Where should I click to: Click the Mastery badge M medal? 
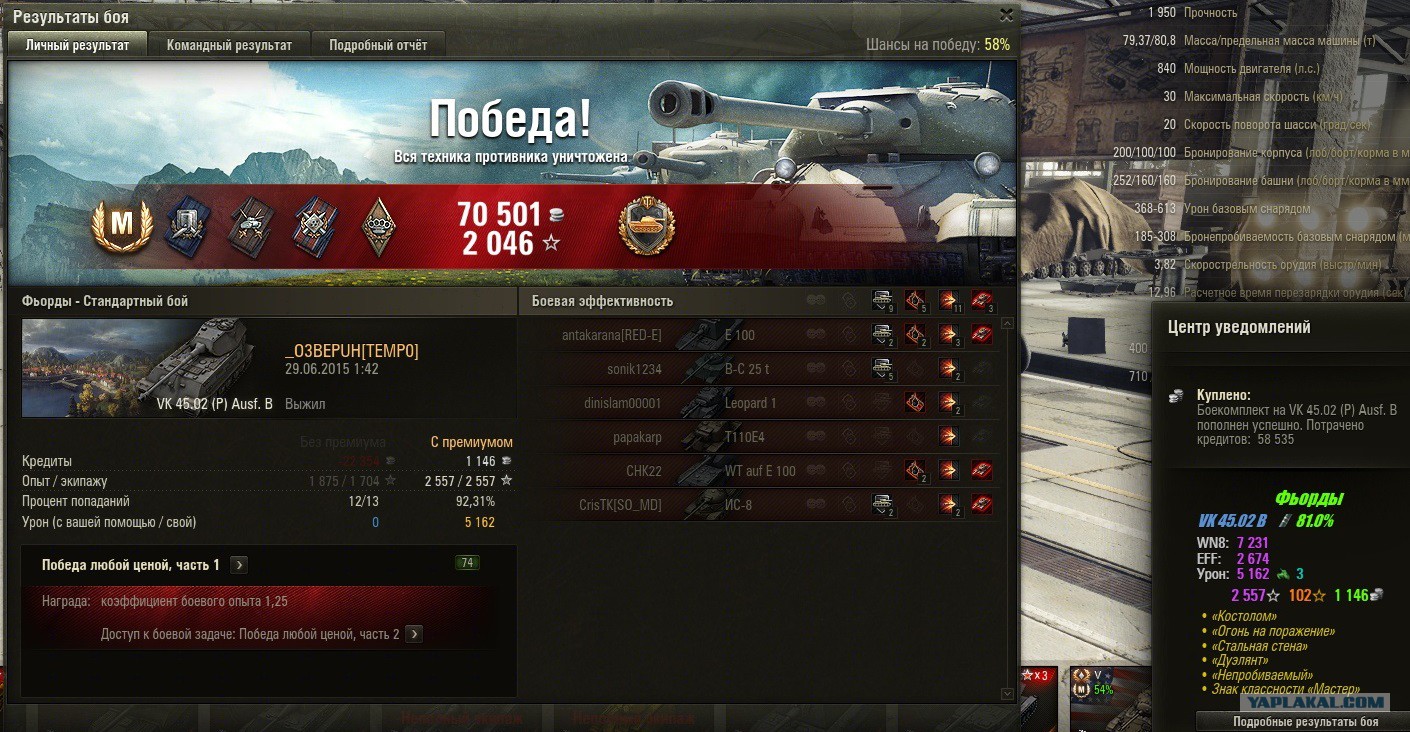121,227
